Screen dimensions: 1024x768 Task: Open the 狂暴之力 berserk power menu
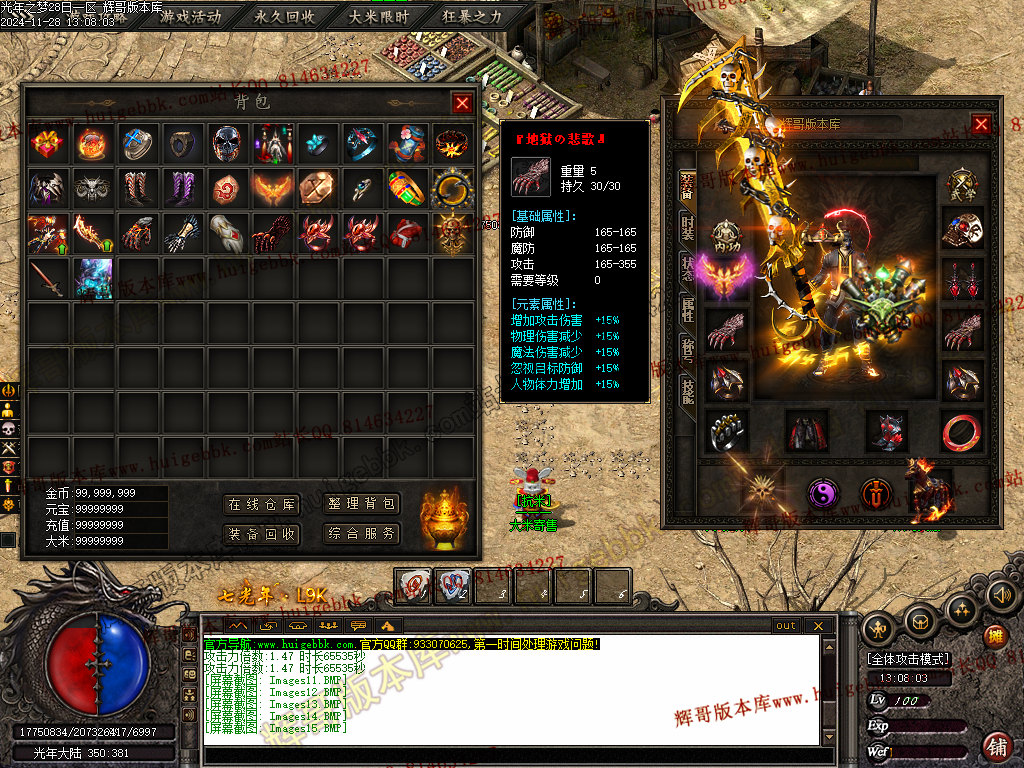point(473,17)
